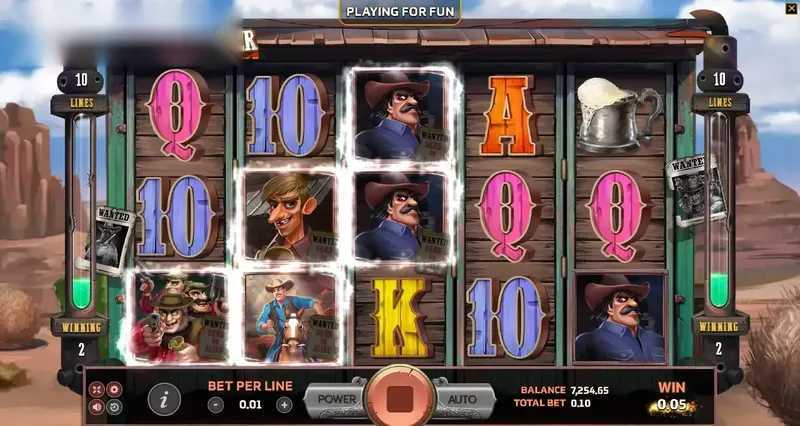Open the spin history icon
This screenshot has height=426, width=800.
pyautogui.click(x=114, y=407)
